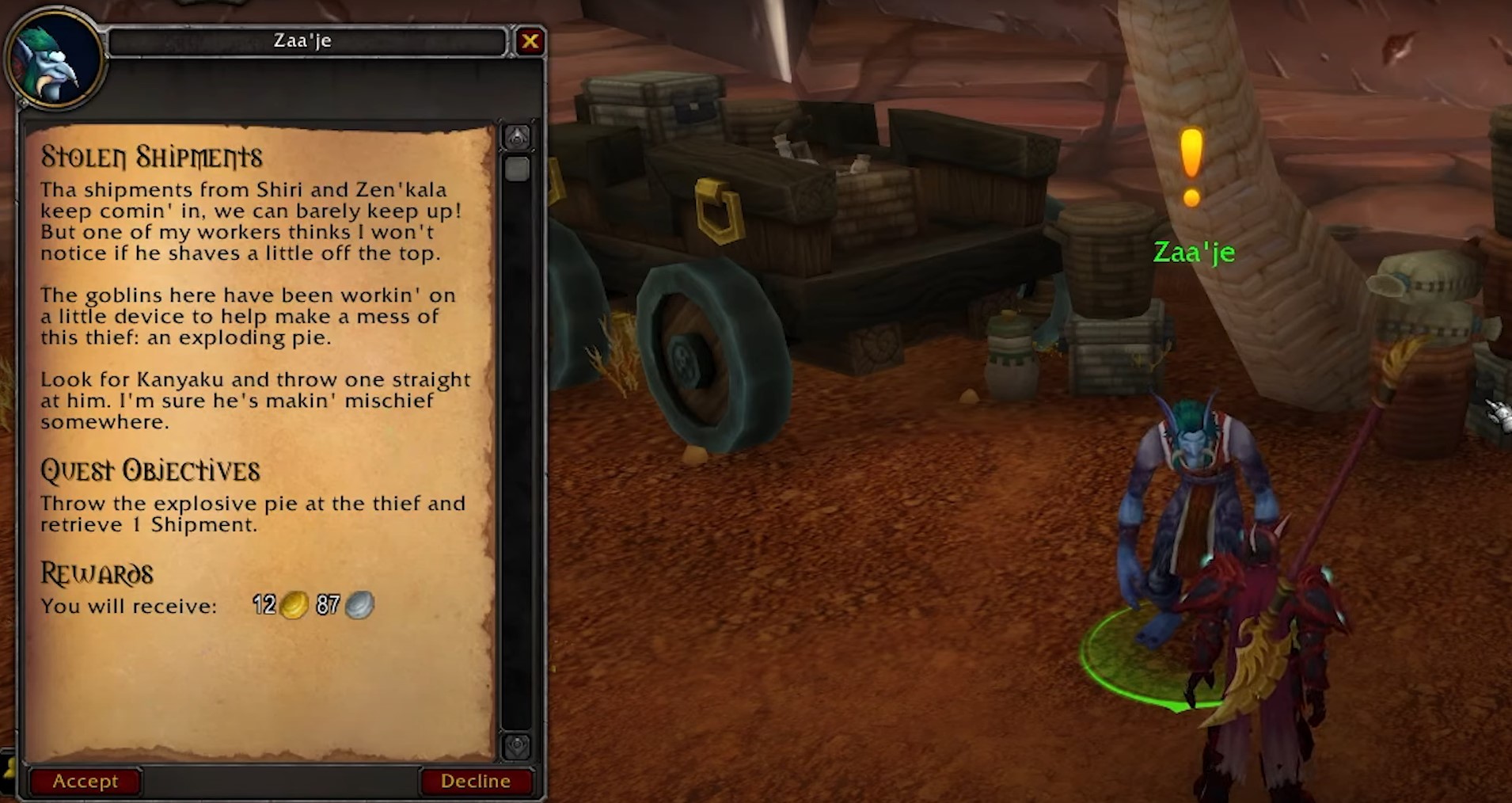The width and height of the screenshot is (1512, 803).
Task: Click the quest text scroll-down arrow
Action: (517, 746)
